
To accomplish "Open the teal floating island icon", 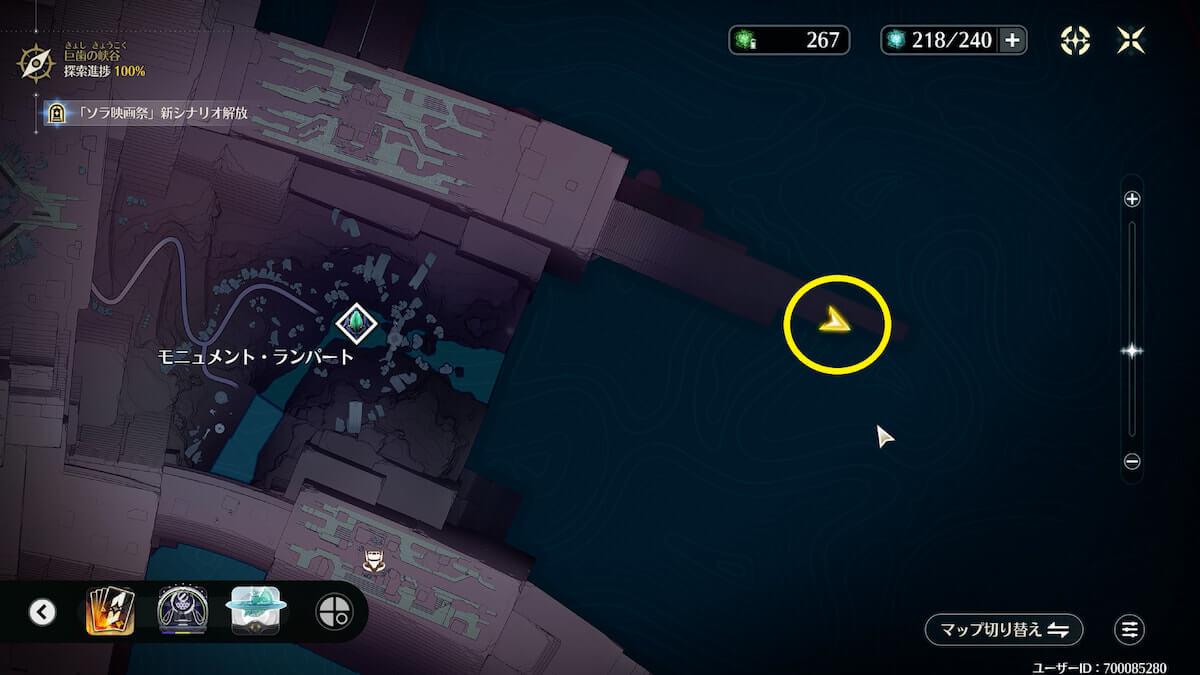I will pyautogui.click(x=257, y=611).
